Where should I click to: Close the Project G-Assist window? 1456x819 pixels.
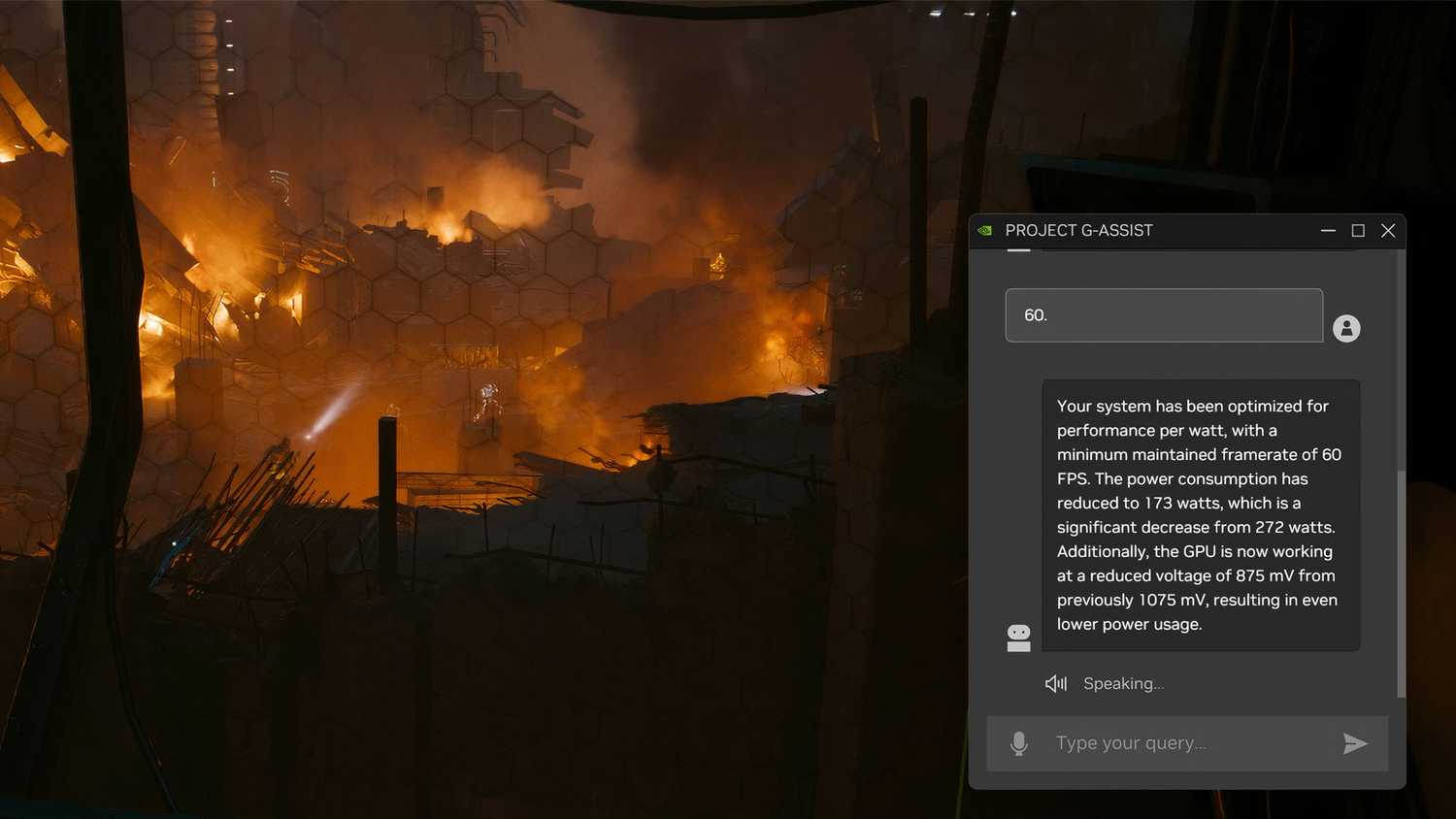point(1388,230)
